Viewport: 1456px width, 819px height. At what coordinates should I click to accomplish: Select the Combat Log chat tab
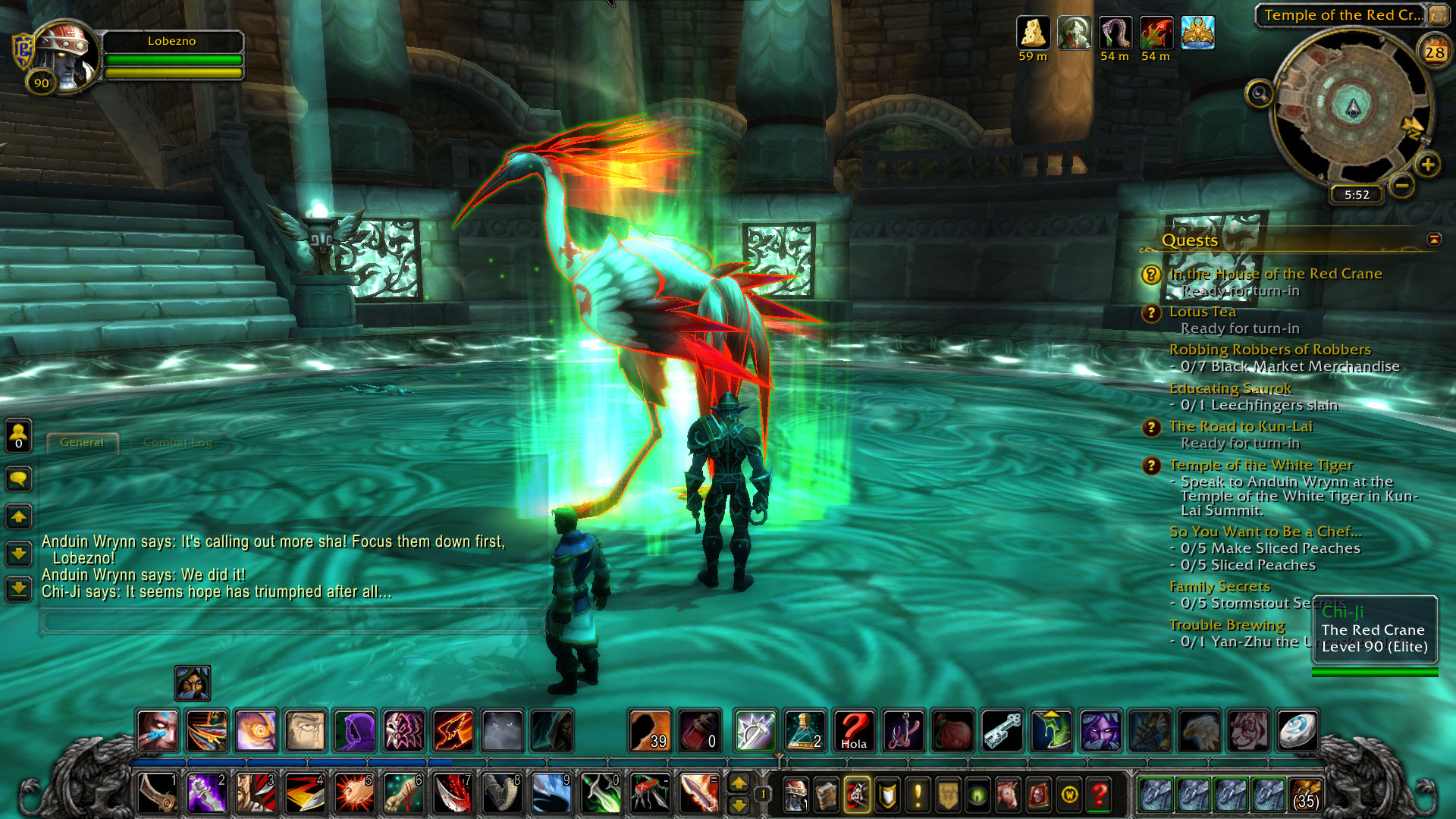point(177,443)
